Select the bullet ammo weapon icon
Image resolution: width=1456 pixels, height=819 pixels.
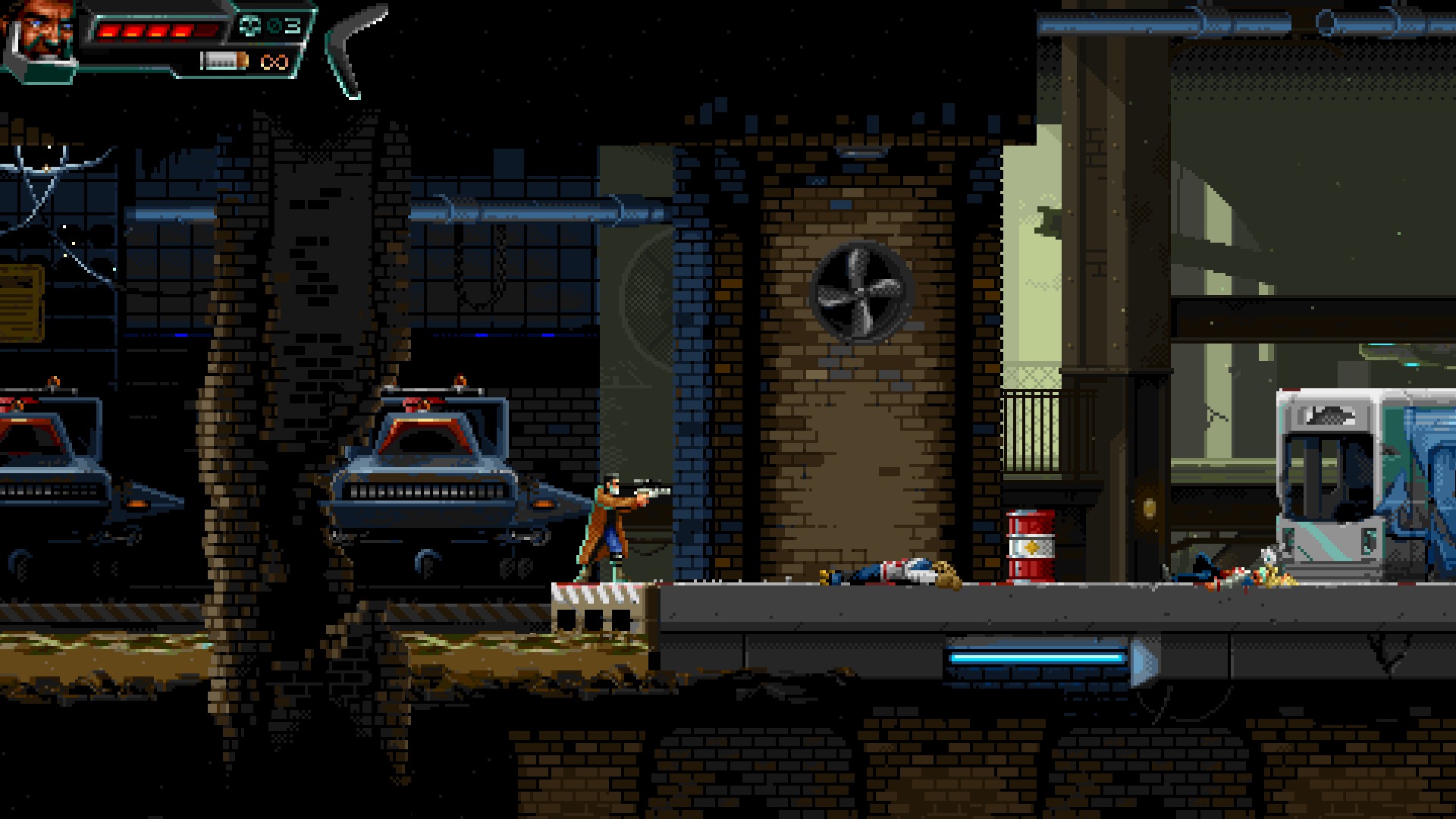pos(224,60)
